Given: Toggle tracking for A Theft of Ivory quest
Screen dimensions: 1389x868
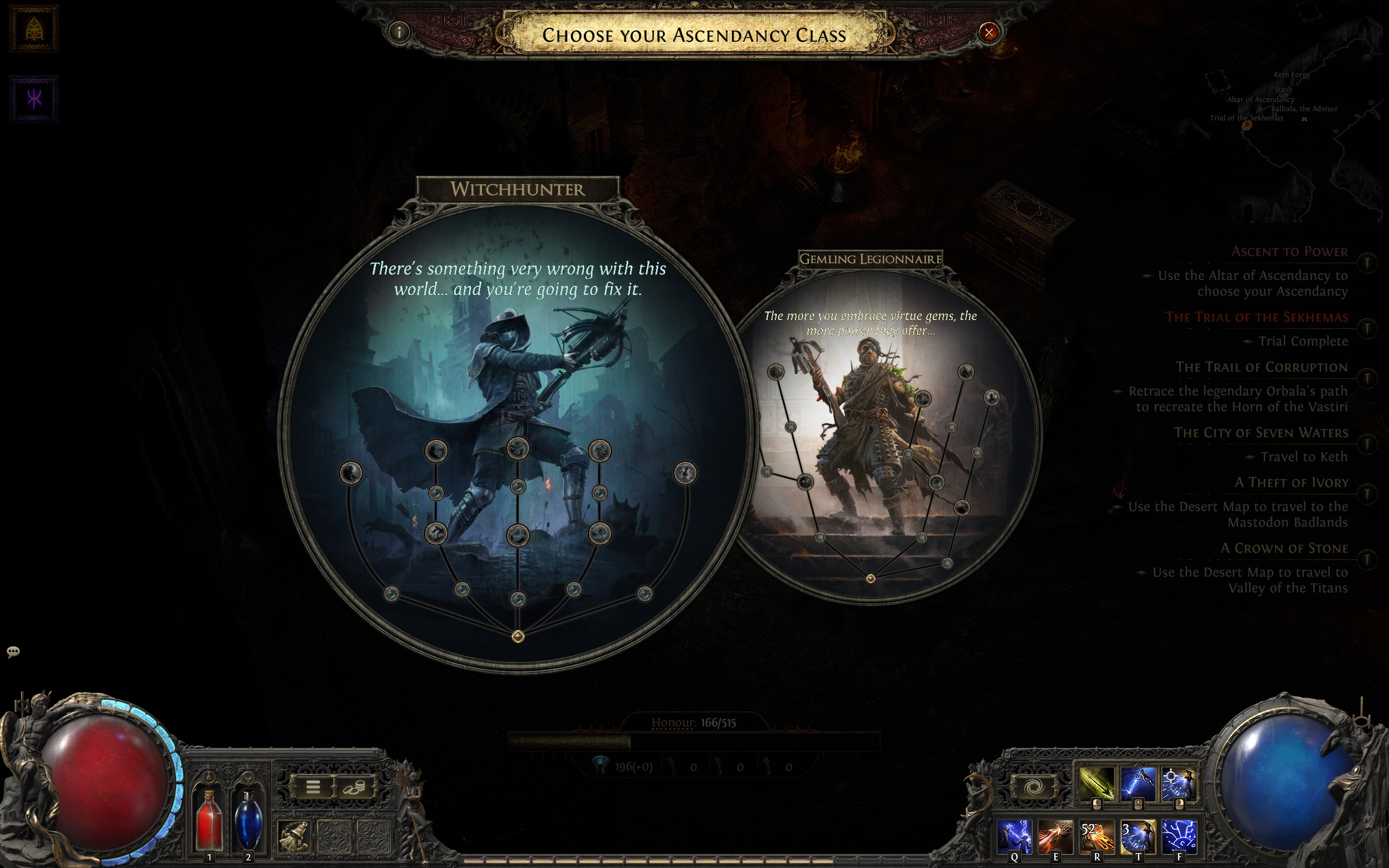Looking at the screenshot, I should pos(1367,494).
